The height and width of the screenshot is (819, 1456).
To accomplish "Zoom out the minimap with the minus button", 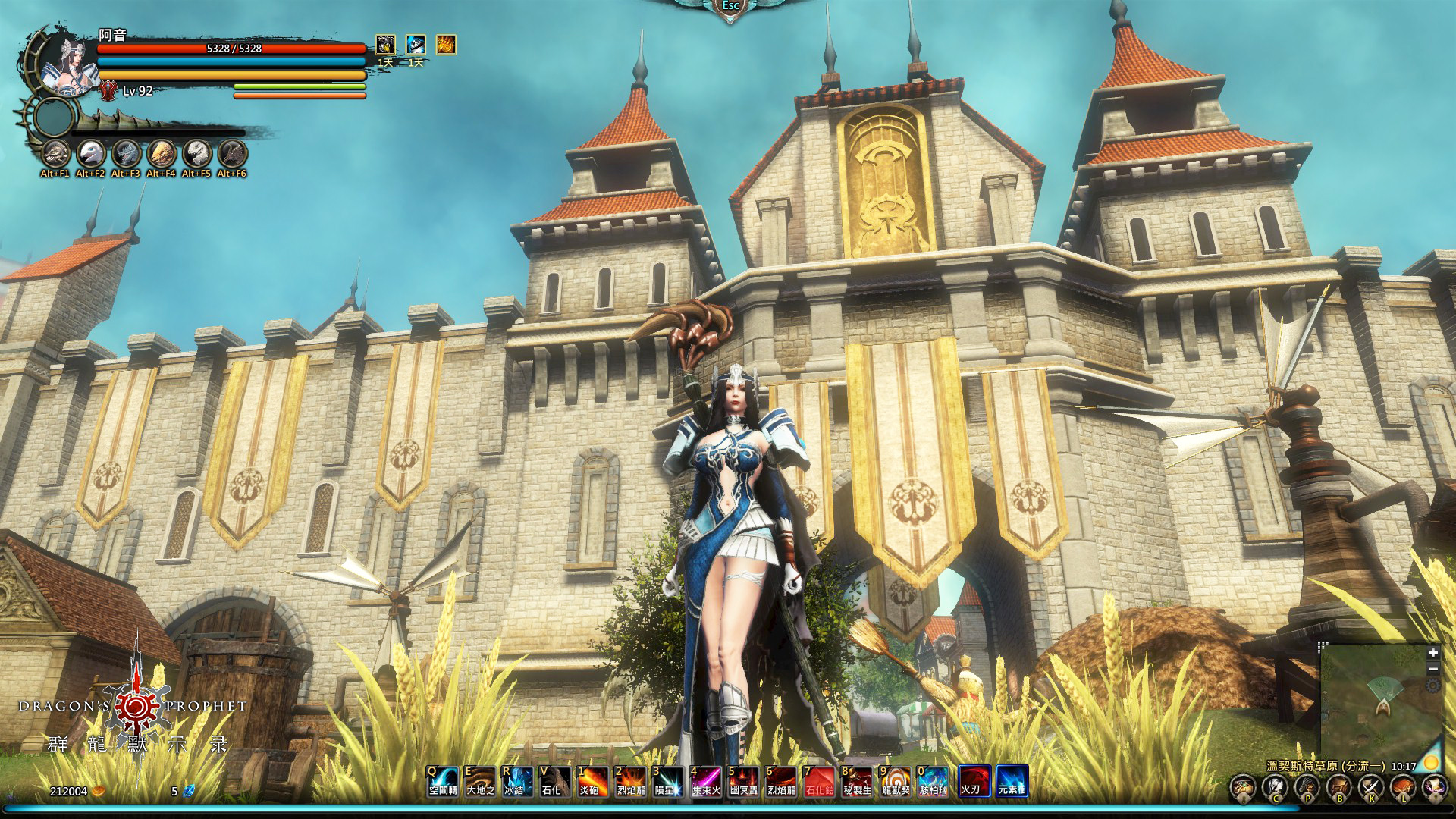I will coord(1432,669).
